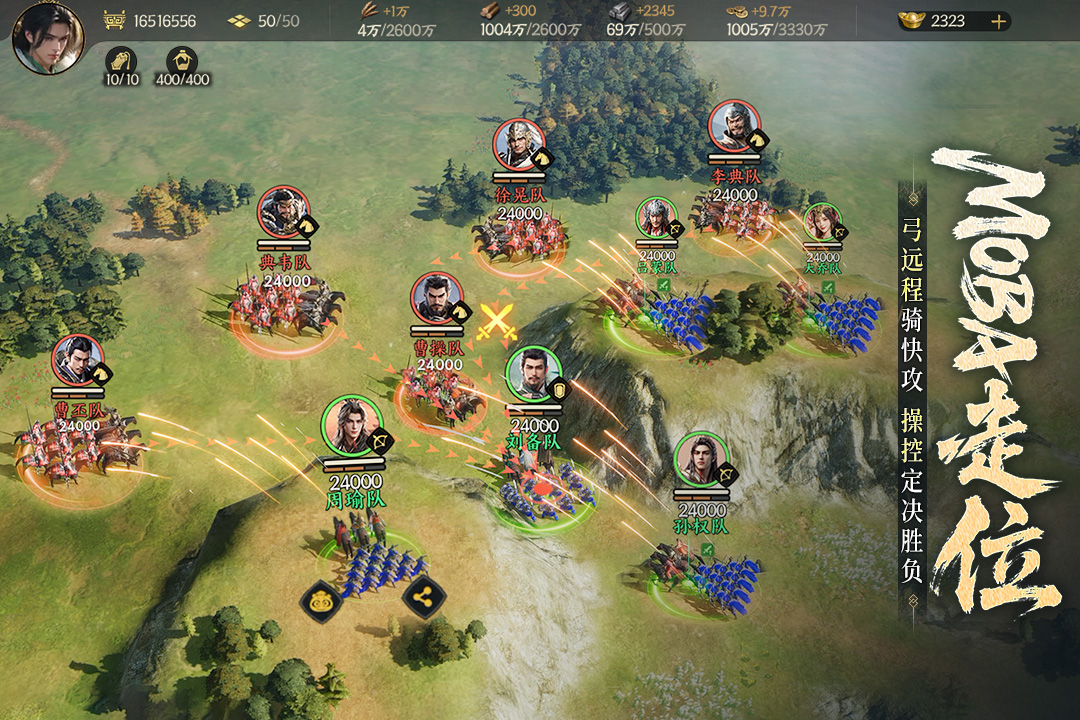Select the 孙权队 commander portrait

pos(703,459)
